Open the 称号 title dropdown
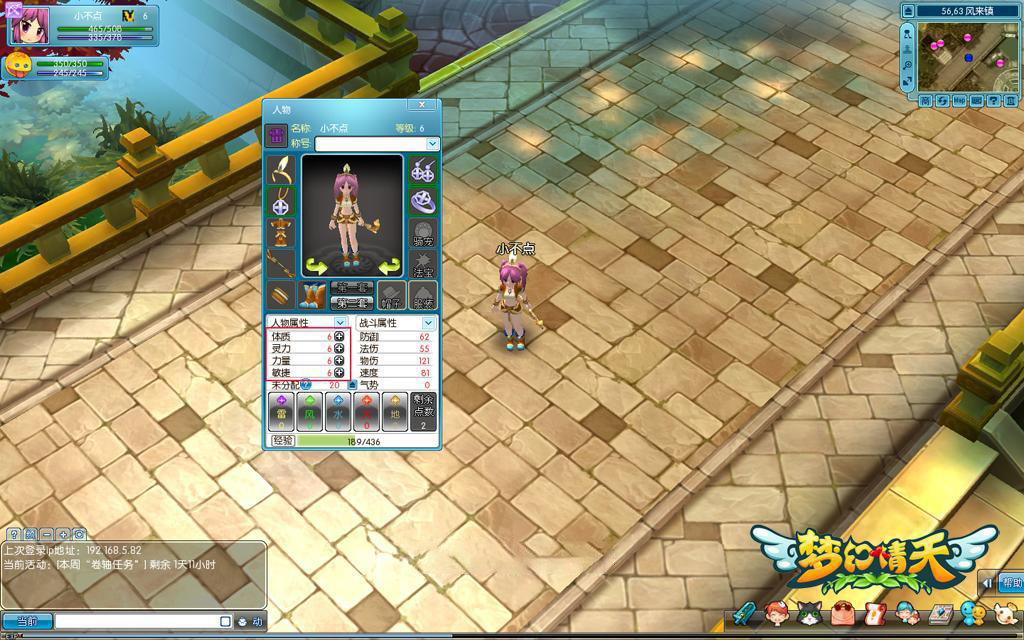The image size is (1024, 640). (432, 144)
